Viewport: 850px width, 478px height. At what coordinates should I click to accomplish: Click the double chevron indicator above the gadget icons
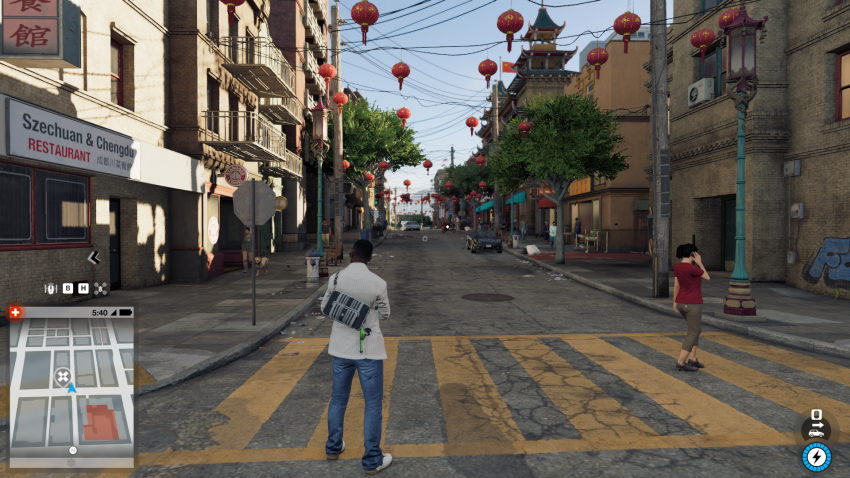click(x=94, y=258)
